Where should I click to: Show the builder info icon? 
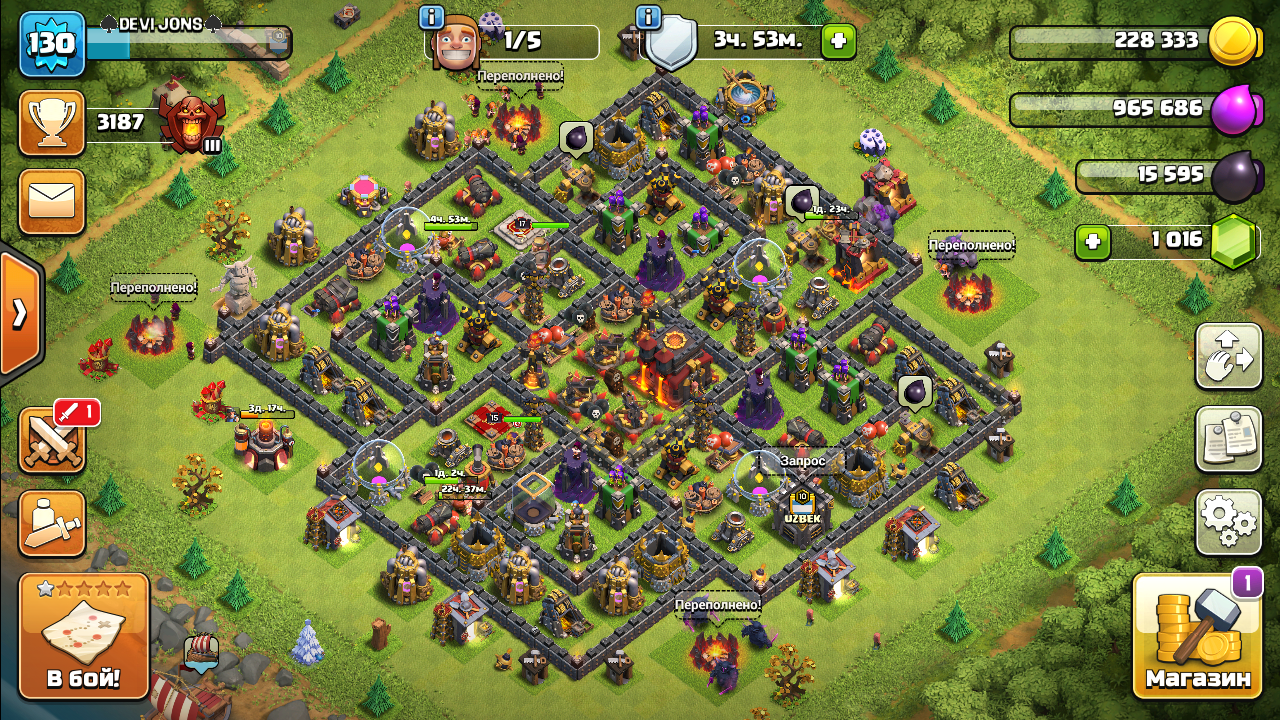[432, 17]
